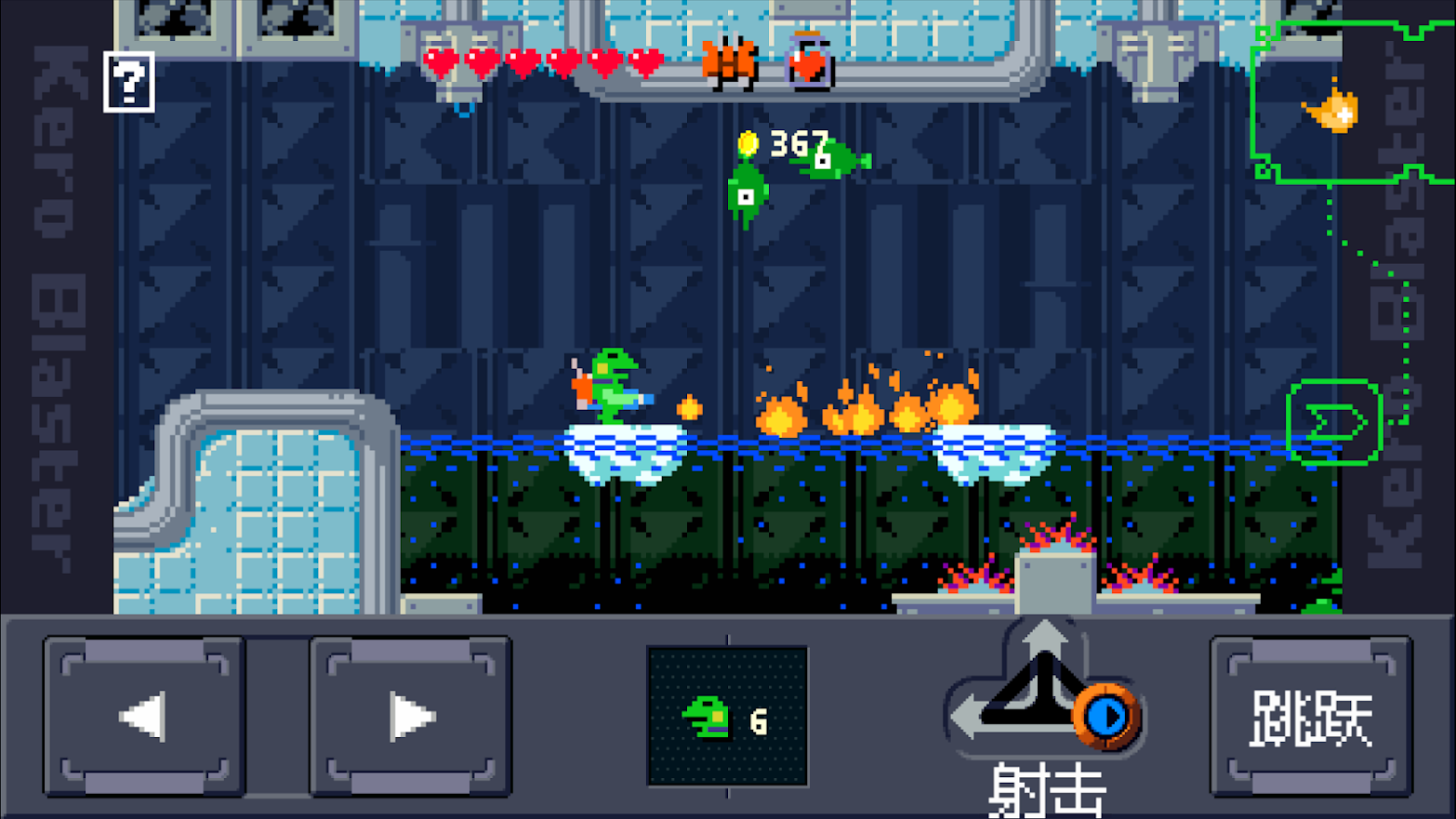The height and width of the screenshot is (819, 1456).
Task: Click the last red heart in the health bar
Action: [644, 59]
